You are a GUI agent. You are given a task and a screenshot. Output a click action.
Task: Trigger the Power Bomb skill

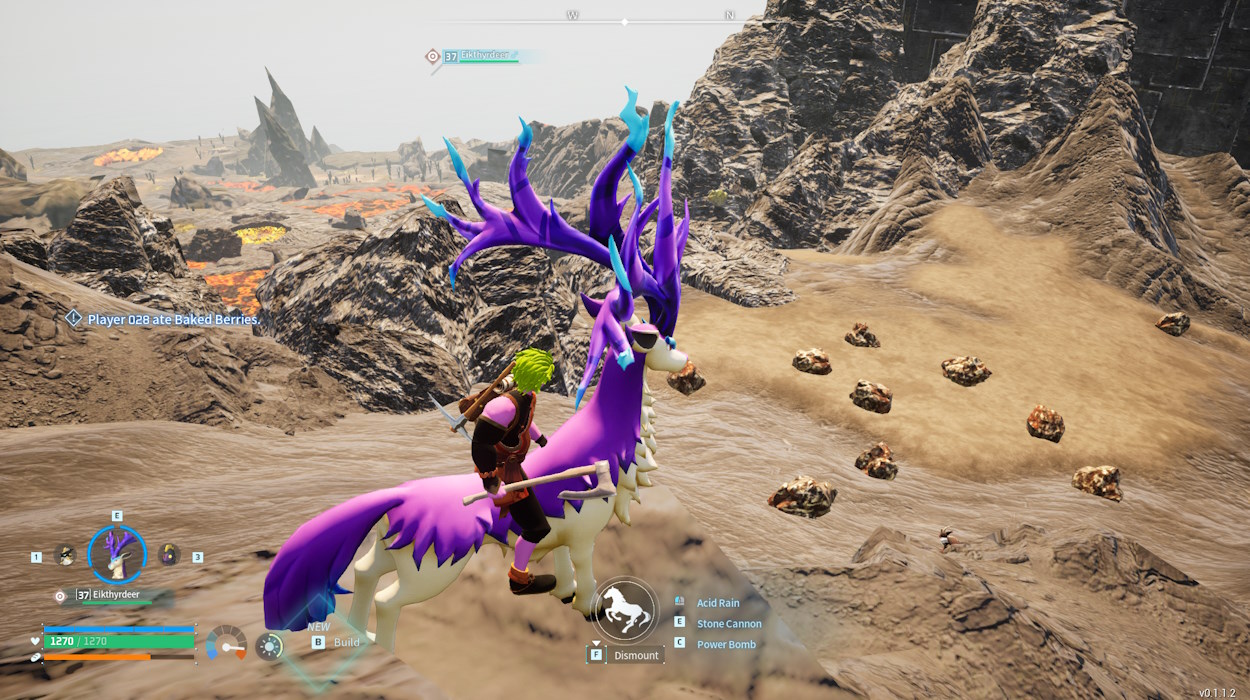pyautogui.click(x=726, y=645)
